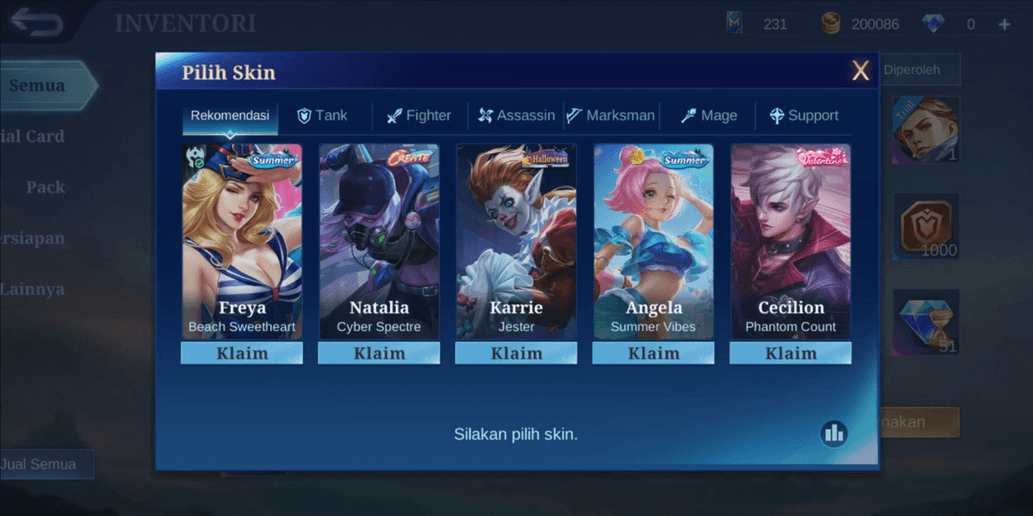Open the Mage tab
1033x516 pixels.
coord(709,116)
